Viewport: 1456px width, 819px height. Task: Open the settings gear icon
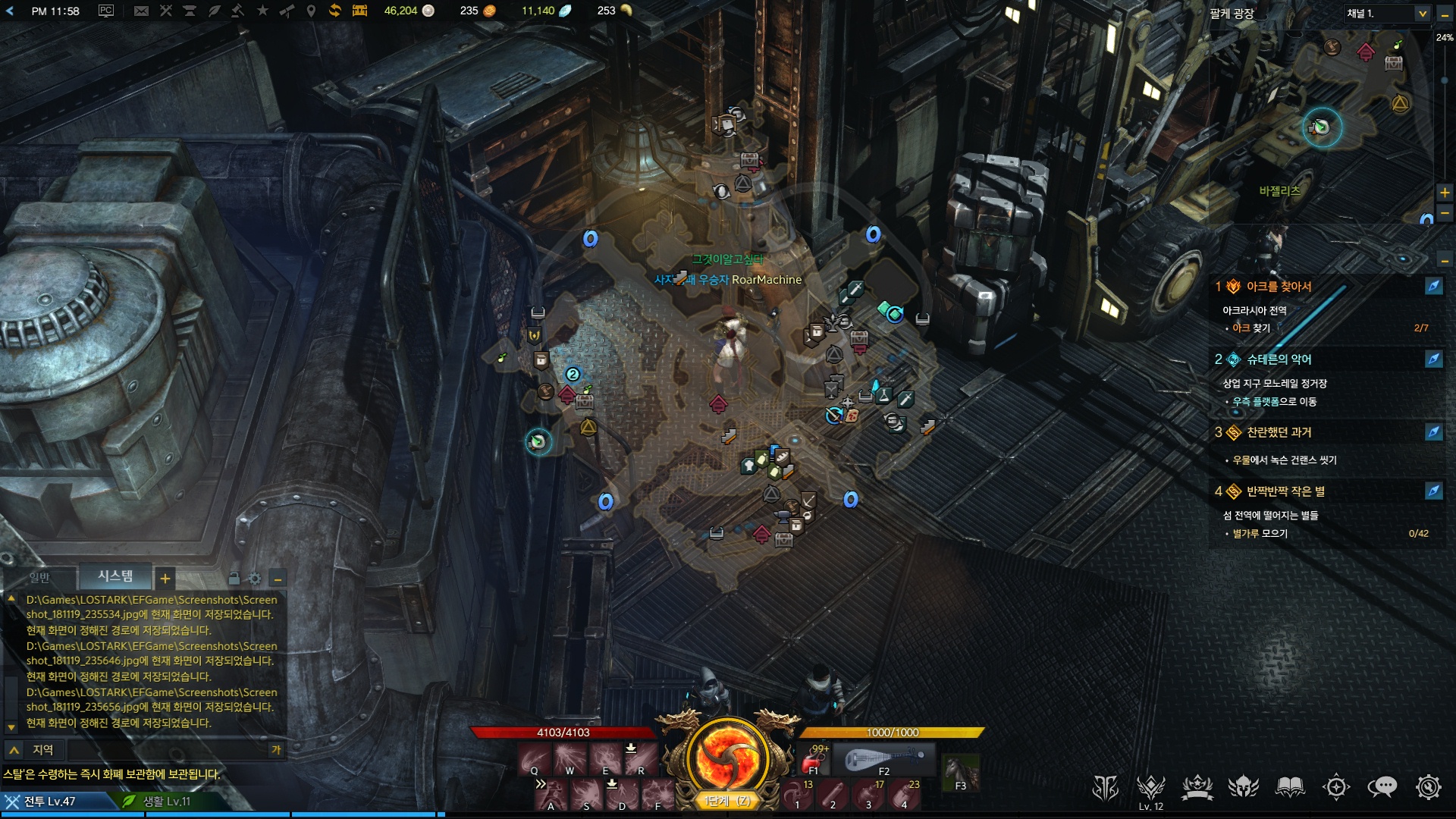[1428, 787]
